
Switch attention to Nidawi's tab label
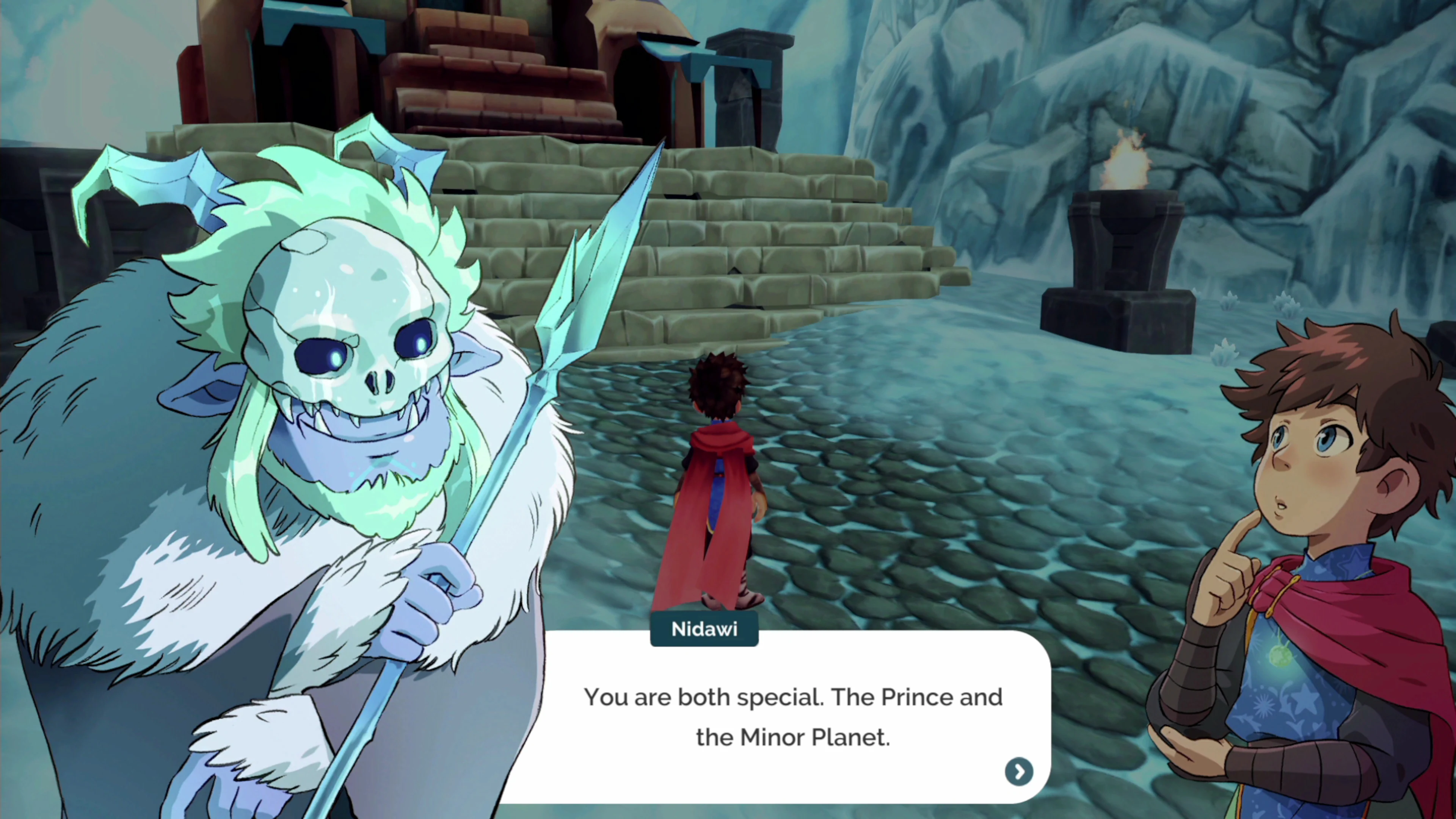click(x=704, y=629)
